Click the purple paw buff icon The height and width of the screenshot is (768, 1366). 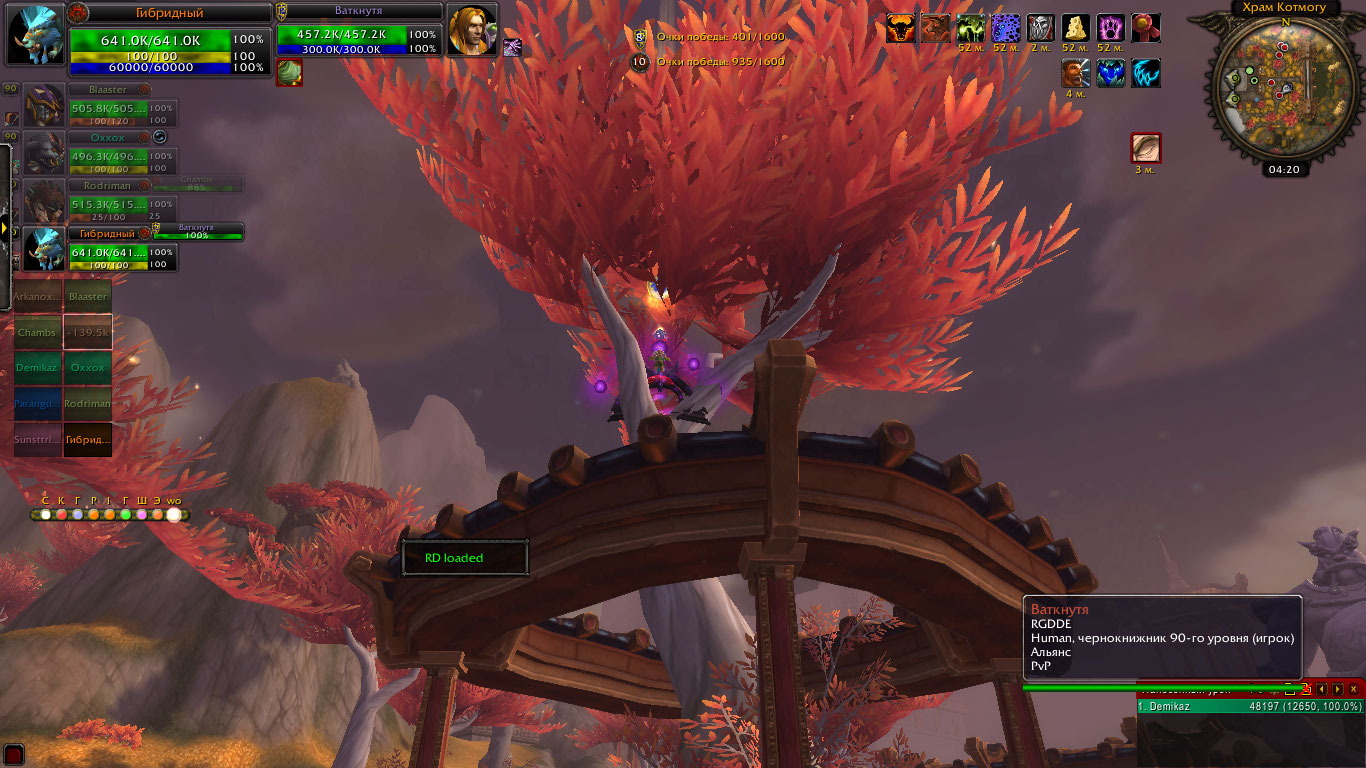pos(1111,28)
